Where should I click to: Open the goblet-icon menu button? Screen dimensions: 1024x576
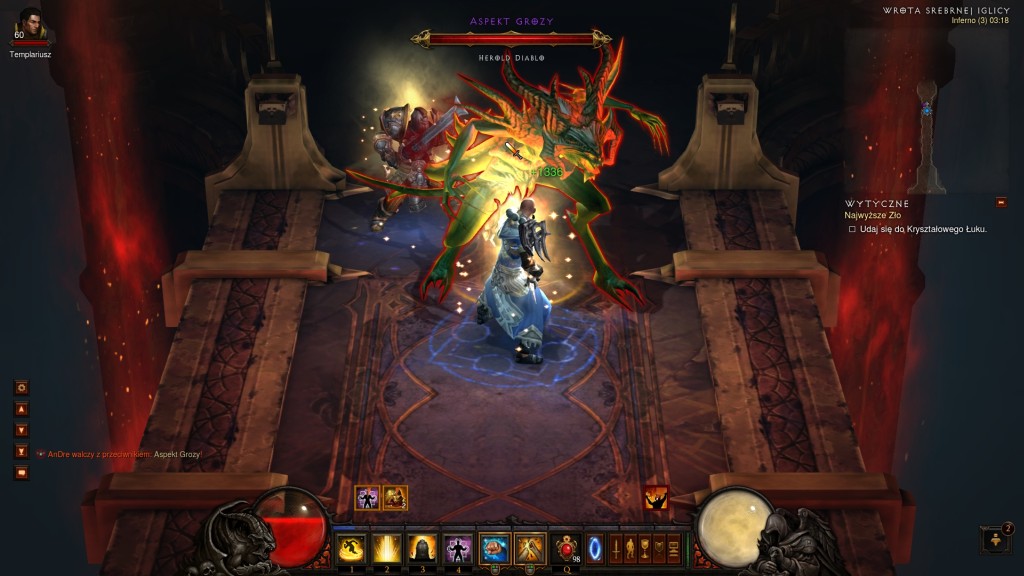point(644,548)
